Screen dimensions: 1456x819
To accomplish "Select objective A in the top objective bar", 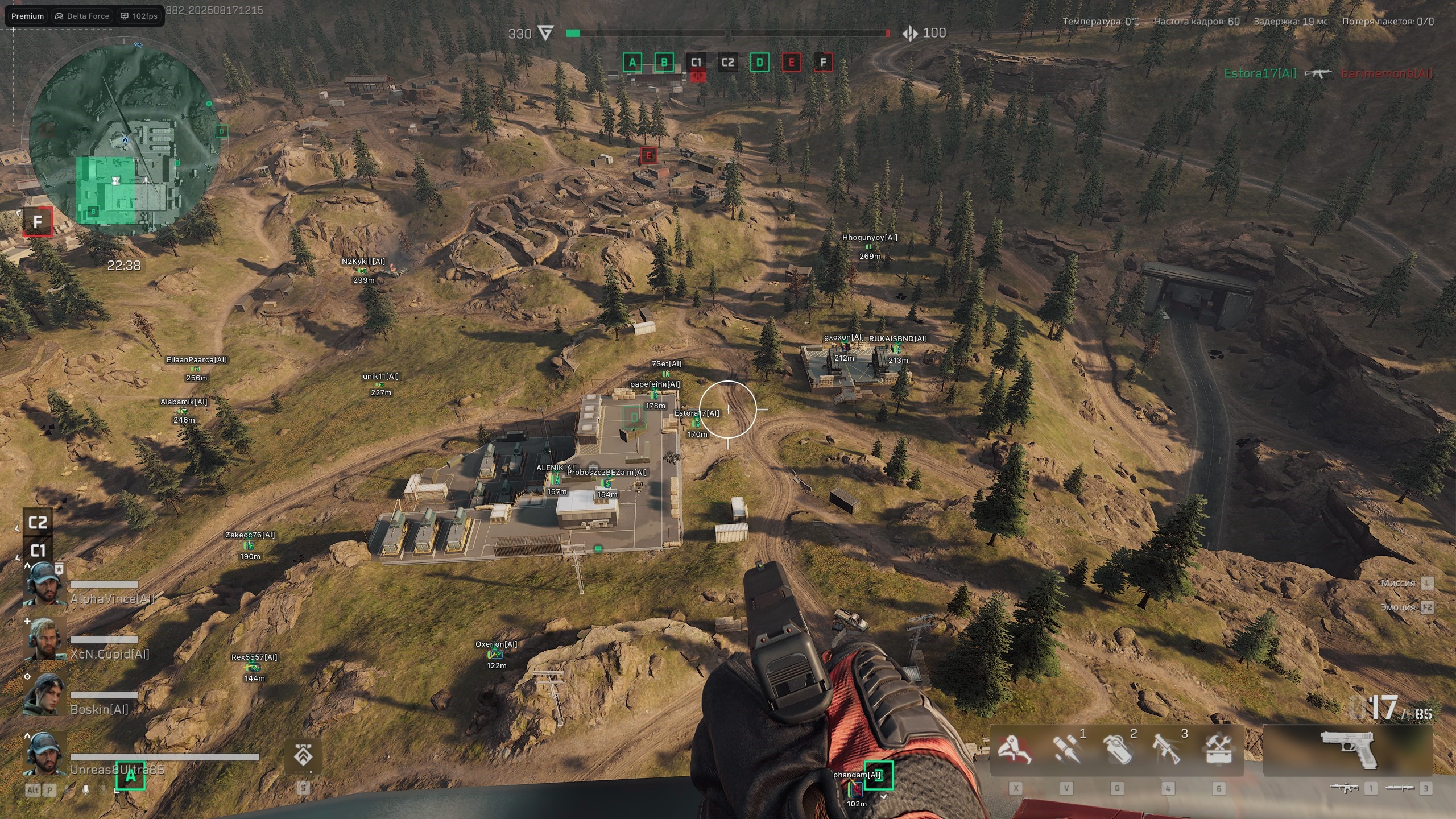I will (632, 63).
